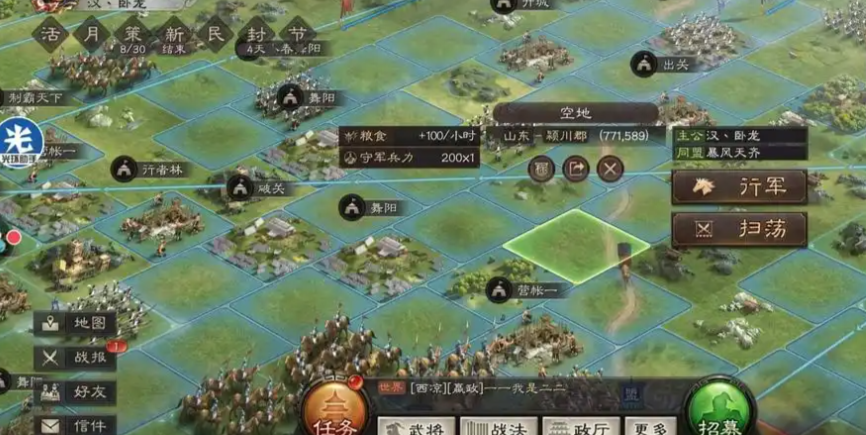Close the 空地 tile info popup

point(610,168)
